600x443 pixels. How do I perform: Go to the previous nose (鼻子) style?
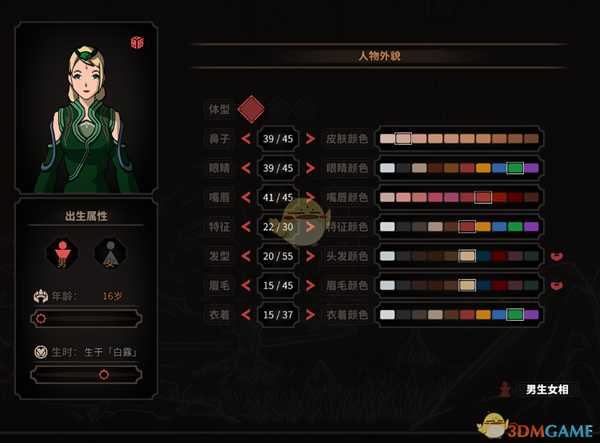243,139
